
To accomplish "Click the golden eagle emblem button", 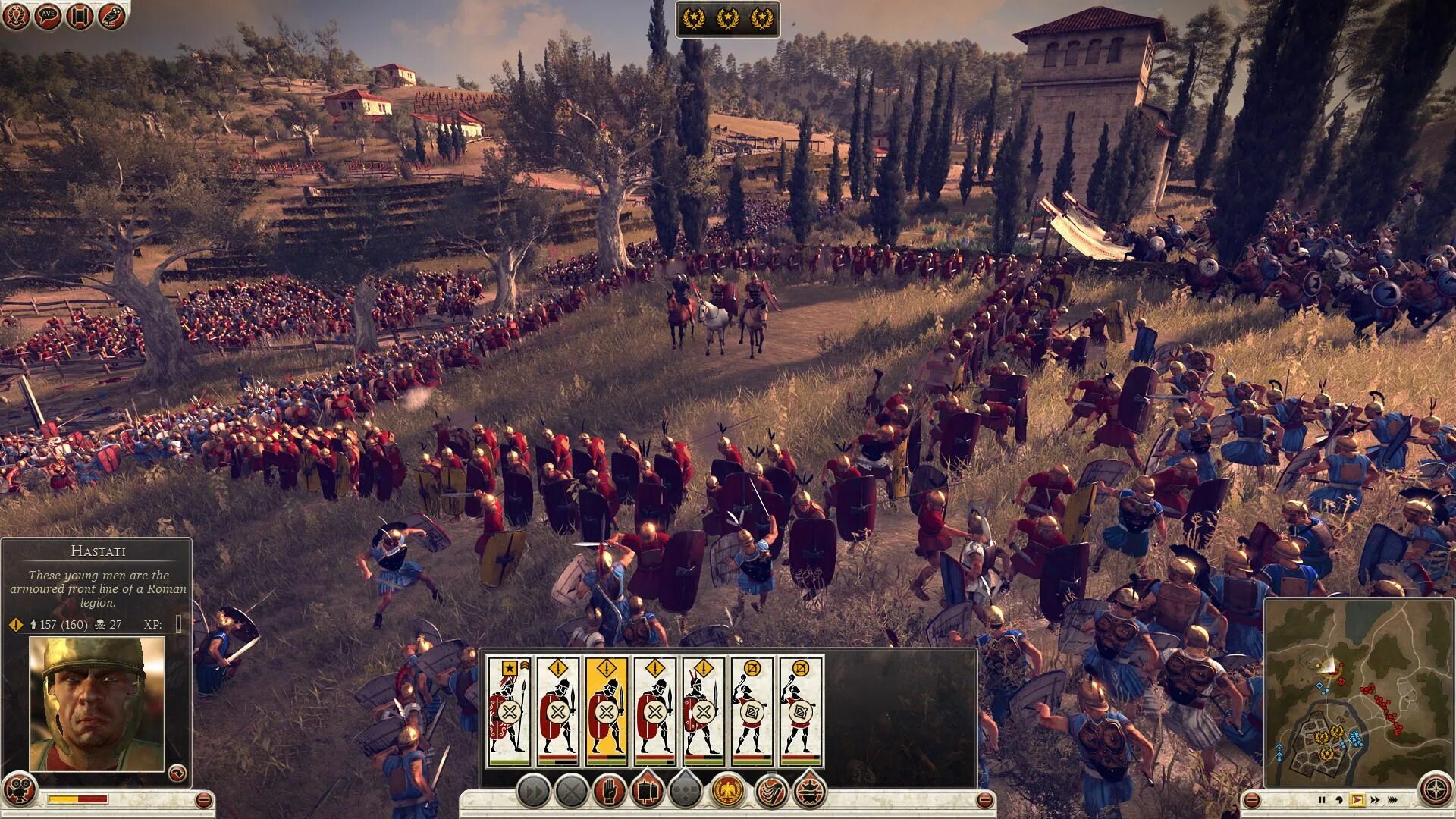I will [728, 792].
